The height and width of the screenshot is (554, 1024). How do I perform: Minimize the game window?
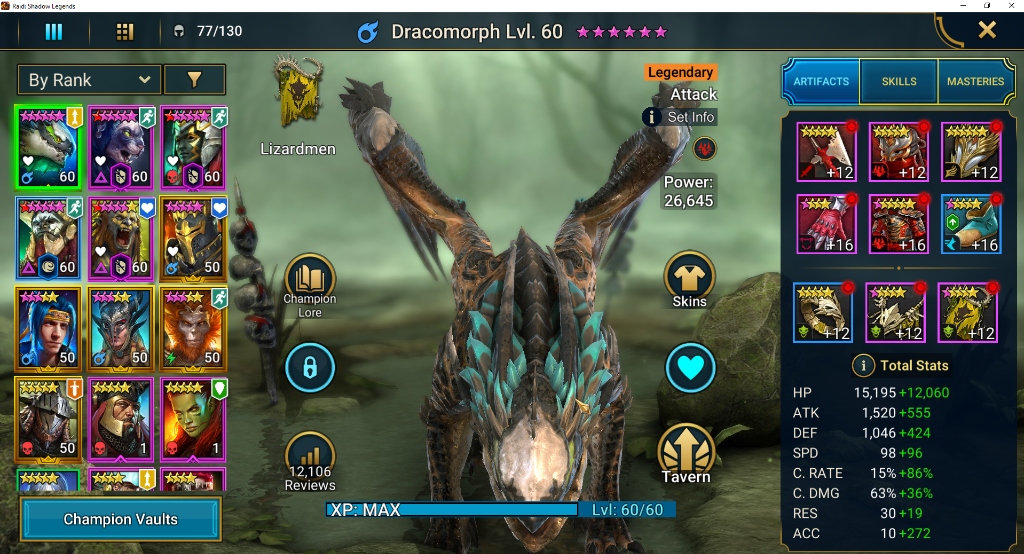[959, 6]
